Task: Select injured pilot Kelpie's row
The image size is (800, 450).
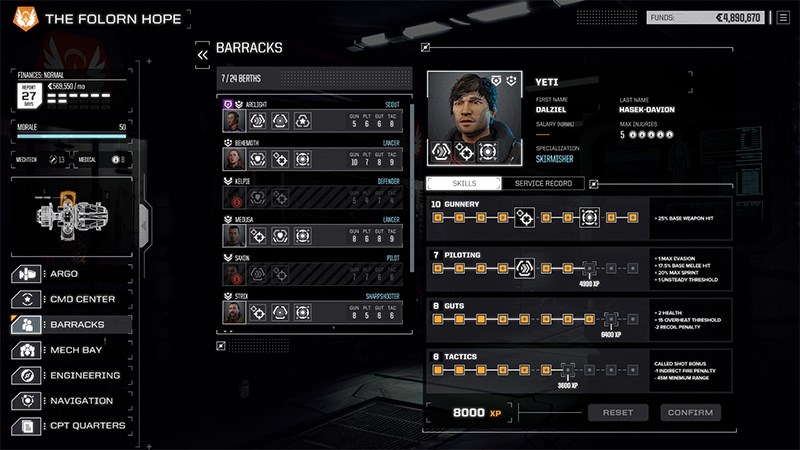Action: tap(313, 193)
